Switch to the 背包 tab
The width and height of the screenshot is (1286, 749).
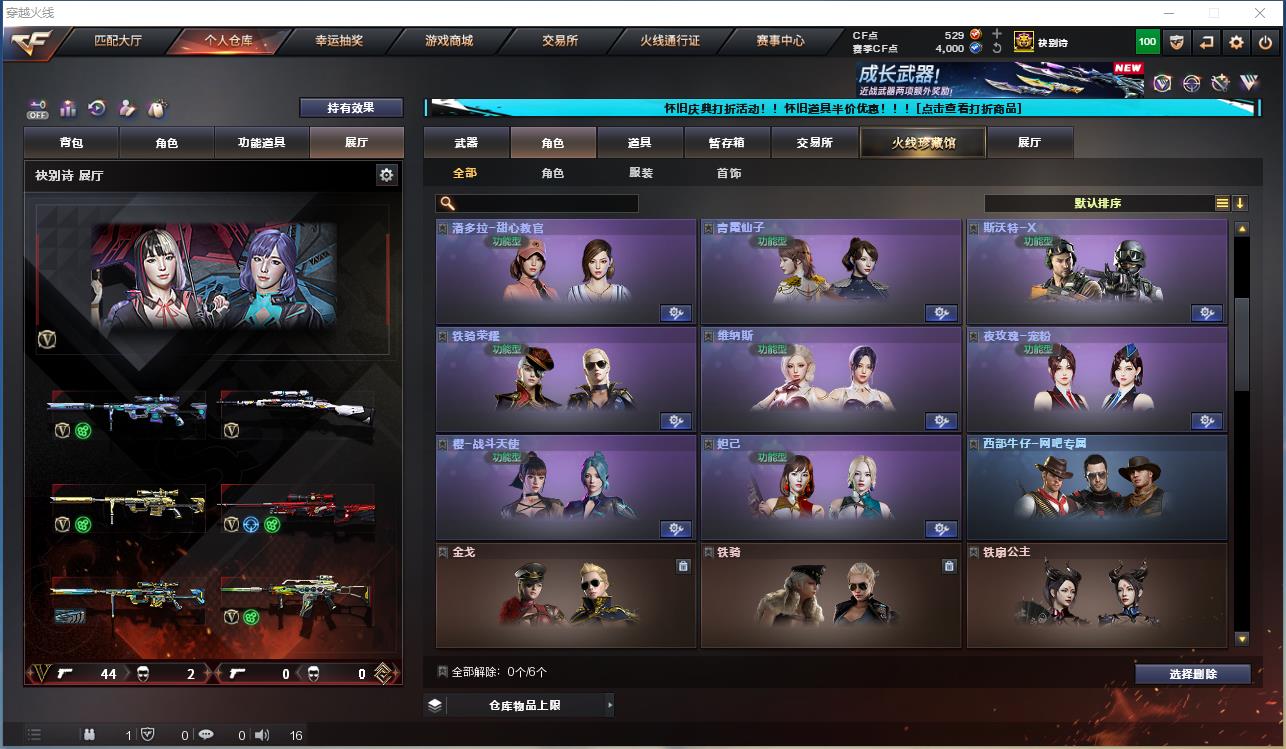point(72,143)
